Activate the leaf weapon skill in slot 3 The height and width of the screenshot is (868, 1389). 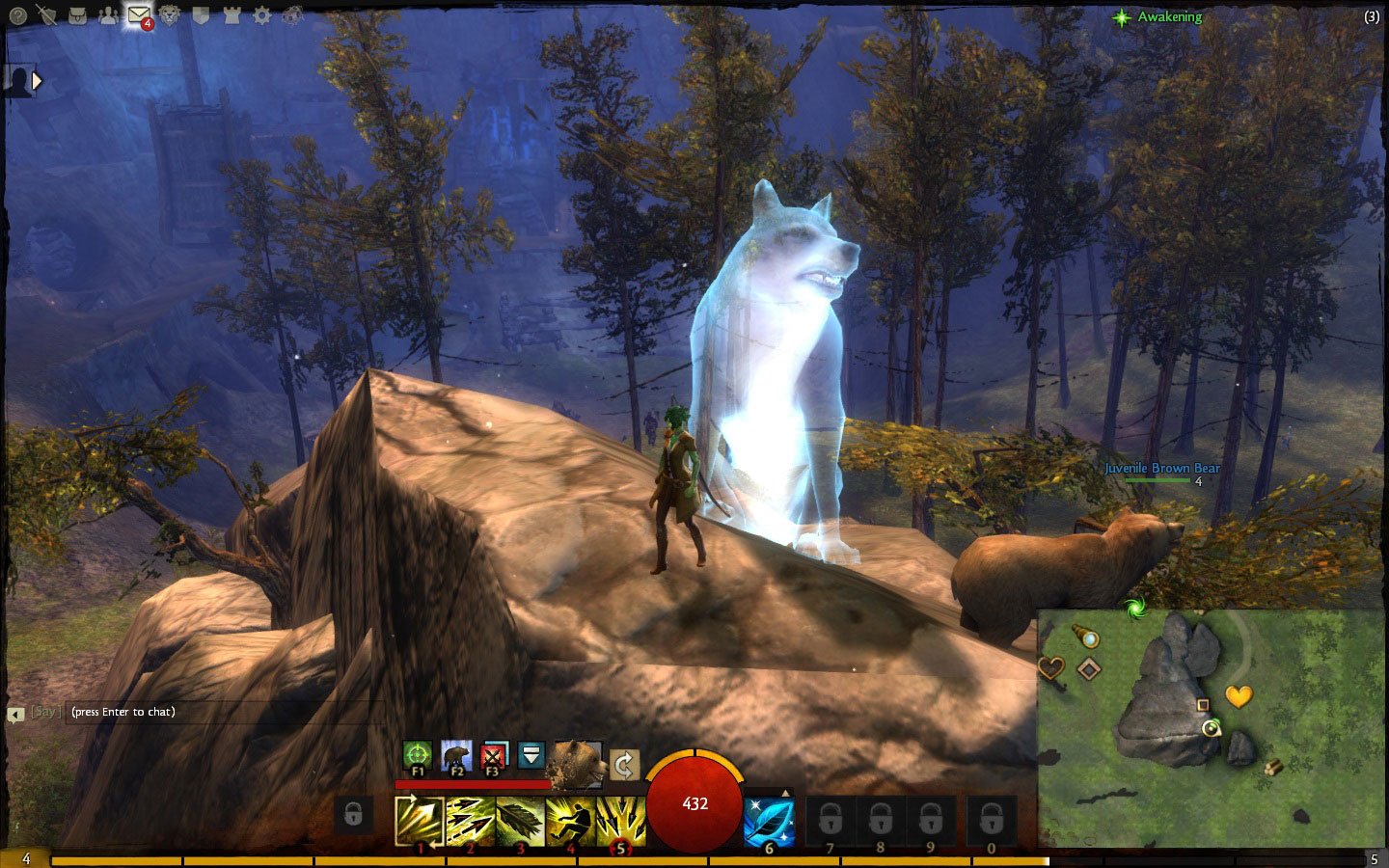520,821
